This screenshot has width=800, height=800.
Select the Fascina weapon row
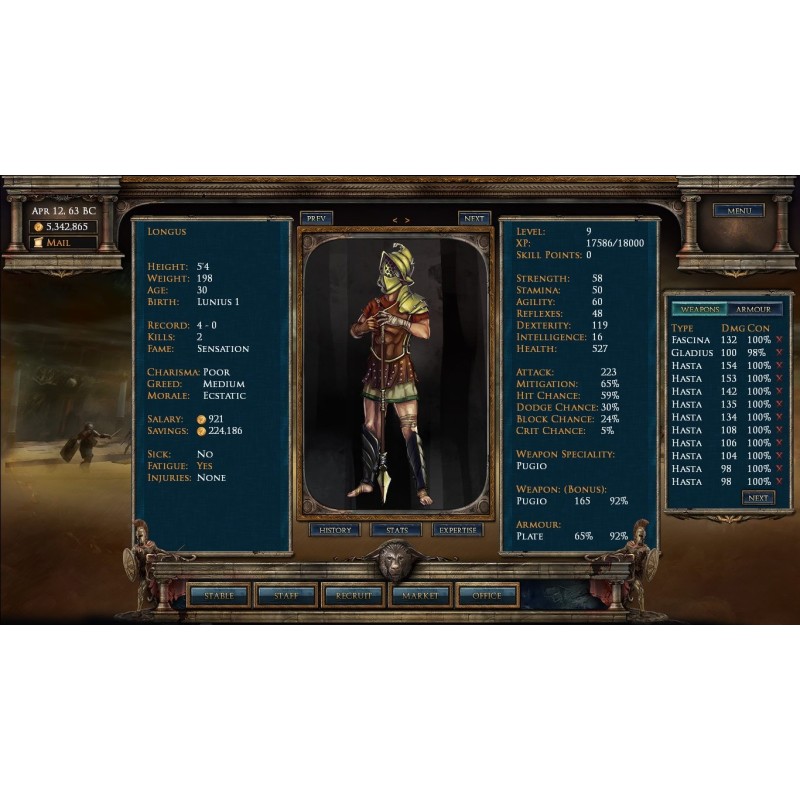(x=690, y=340)
